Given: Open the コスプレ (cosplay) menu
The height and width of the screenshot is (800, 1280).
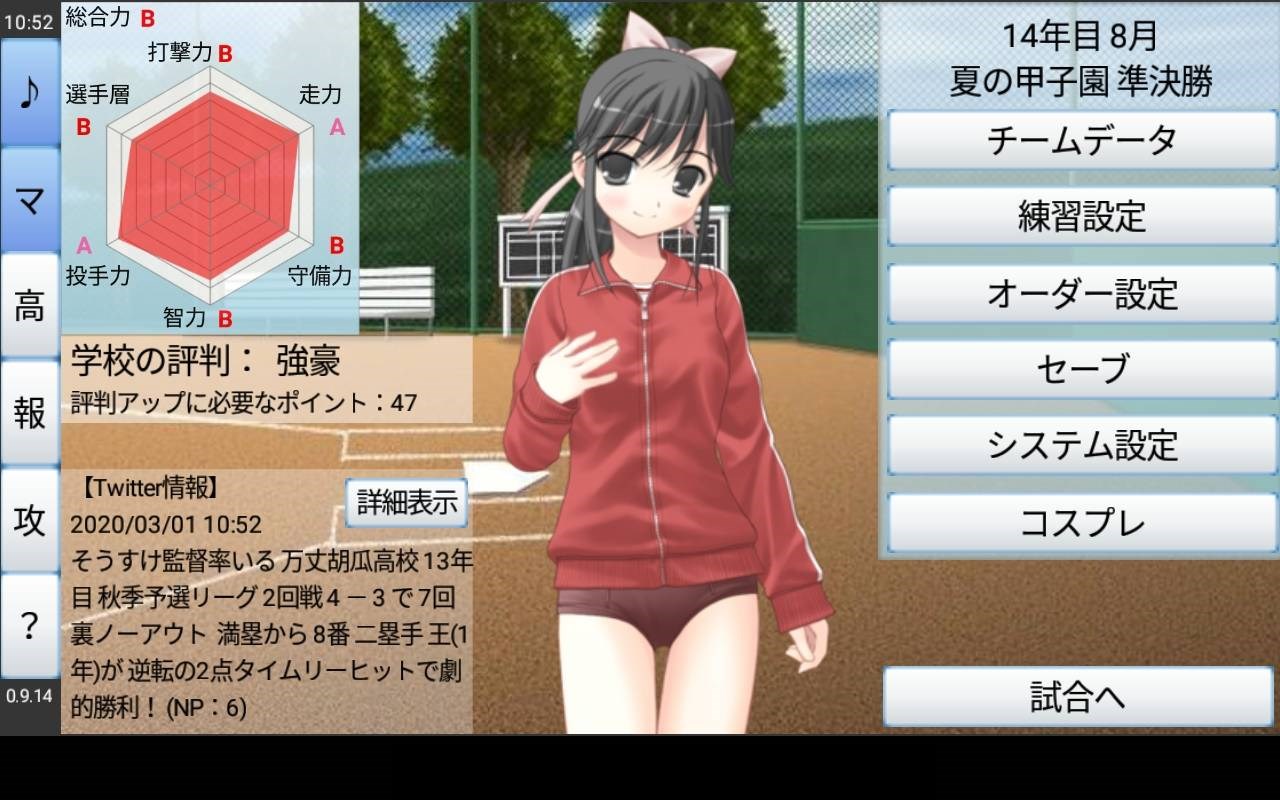Looking at the screenshot, I should click(1080, 520).
